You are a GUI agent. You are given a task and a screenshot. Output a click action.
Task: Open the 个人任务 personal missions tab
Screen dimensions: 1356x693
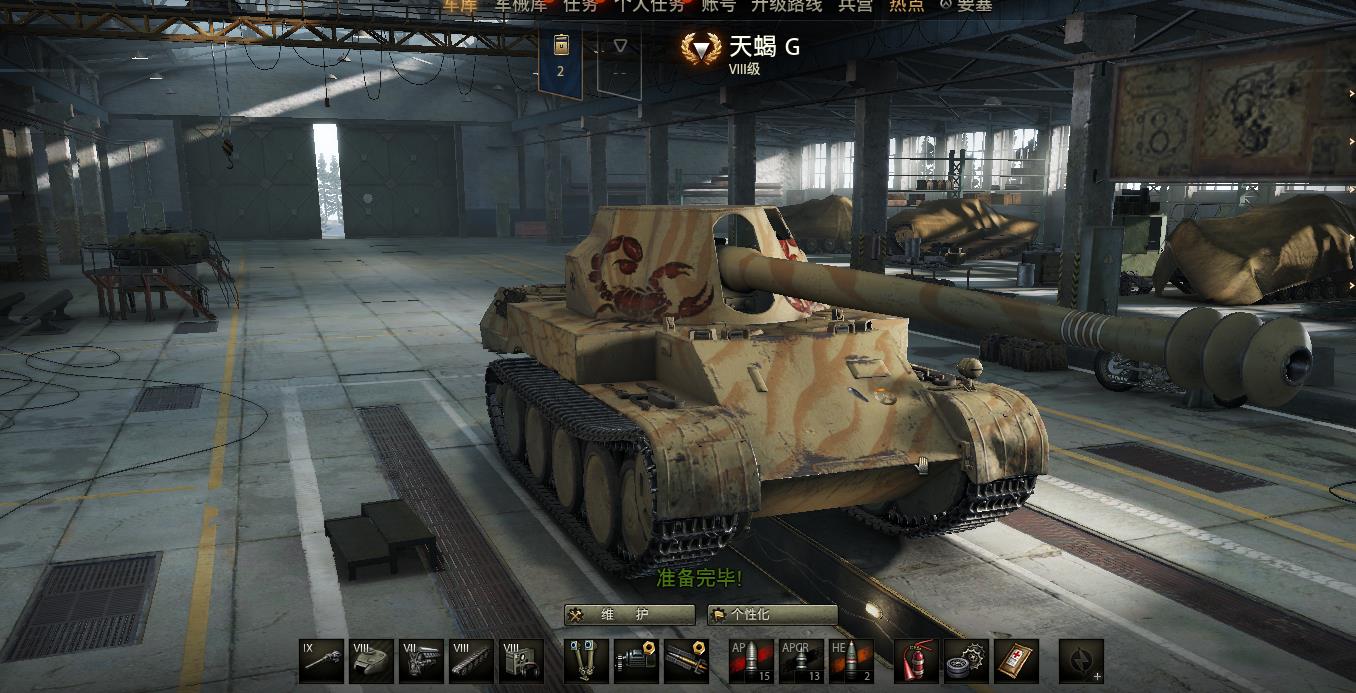pos(650,5)
